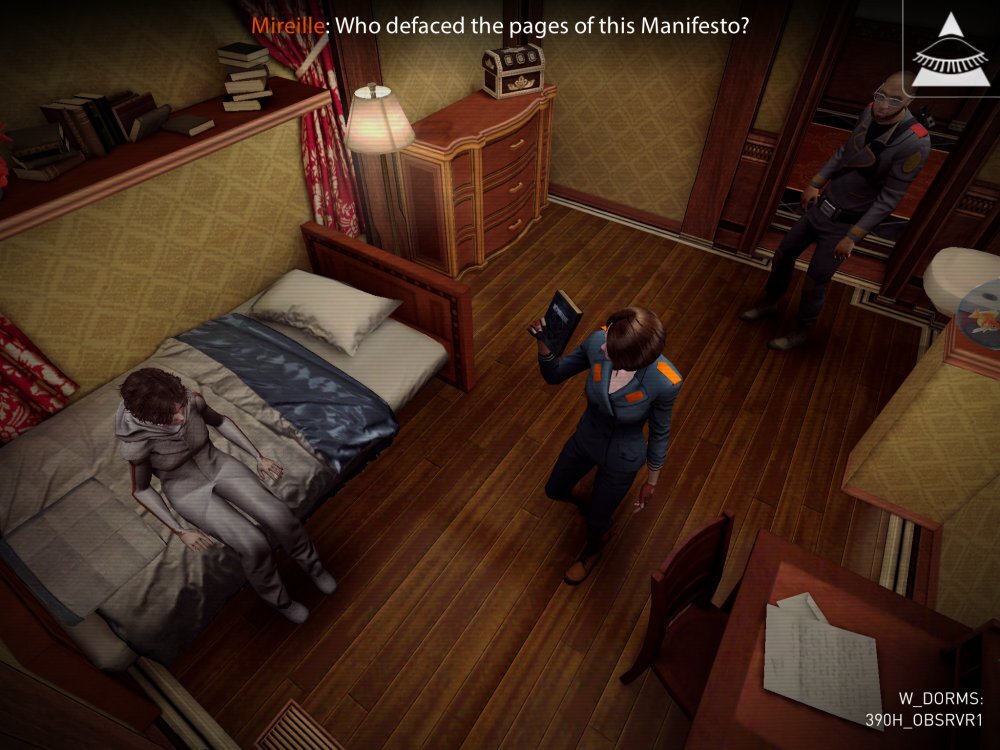
Task: Activate the OMNI View eye icon
Action: click(949, 48)
